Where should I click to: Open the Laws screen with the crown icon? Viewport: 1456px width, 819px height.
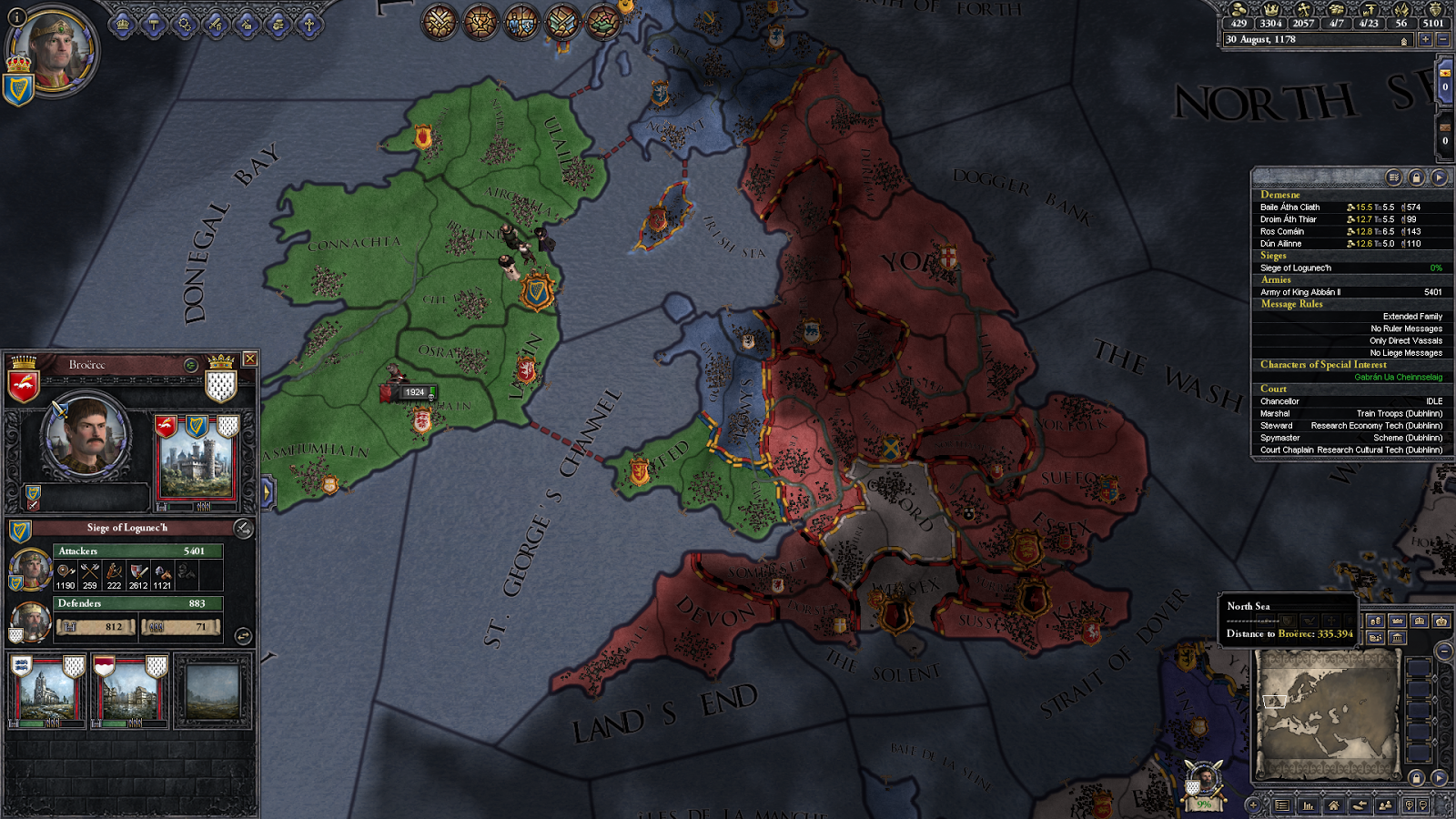122,25
